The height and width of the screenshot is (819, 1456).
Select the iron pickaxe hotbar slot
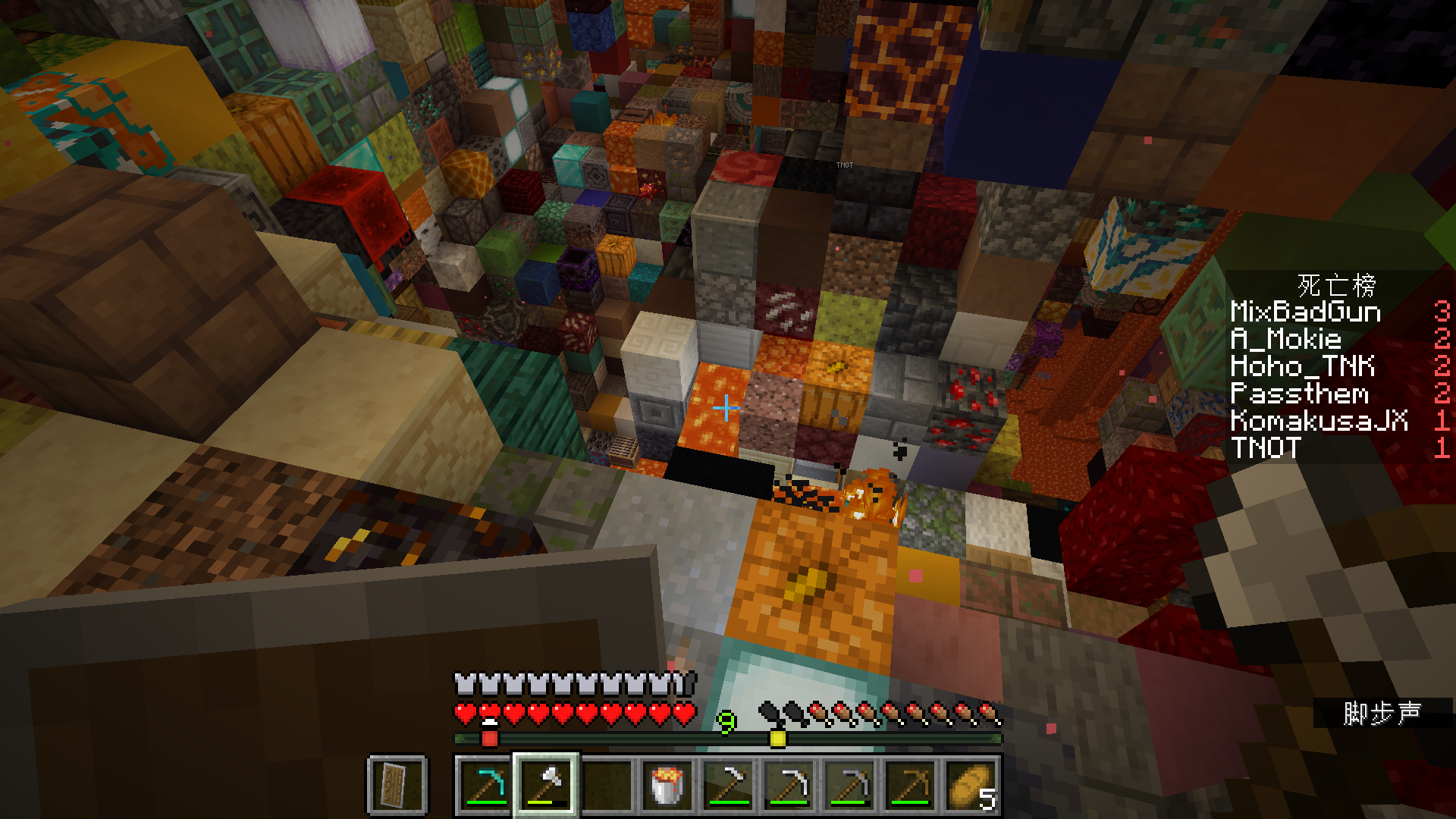[789, 785]
